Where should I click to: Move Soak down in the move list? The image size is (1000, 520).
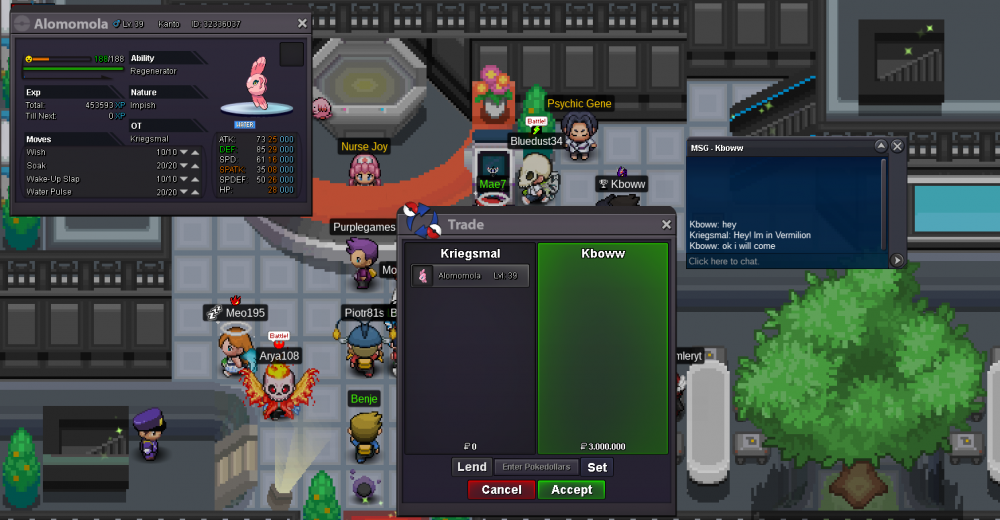click(x=184, y=166)
